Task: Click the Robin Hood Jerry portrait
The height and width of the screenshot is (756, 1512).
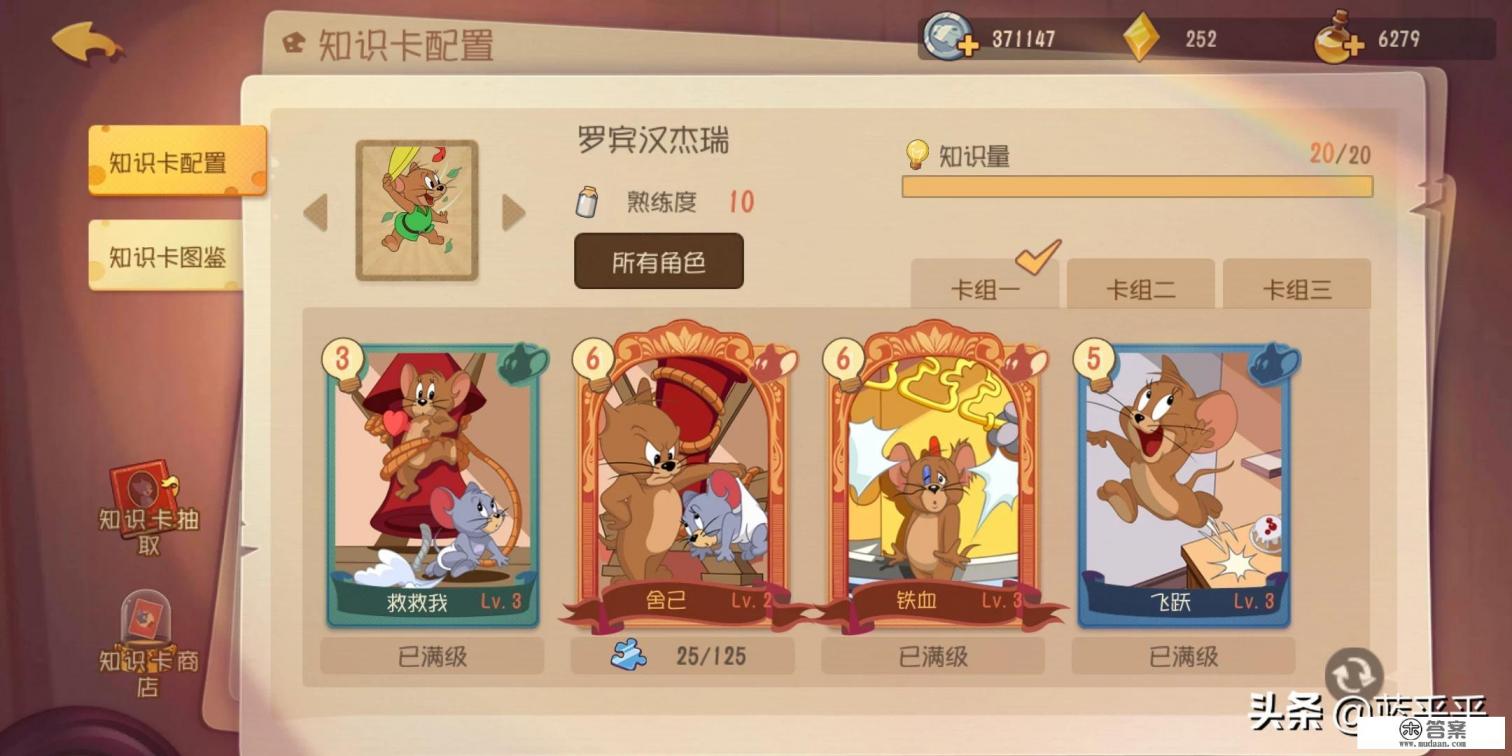Action: [417, 208]
